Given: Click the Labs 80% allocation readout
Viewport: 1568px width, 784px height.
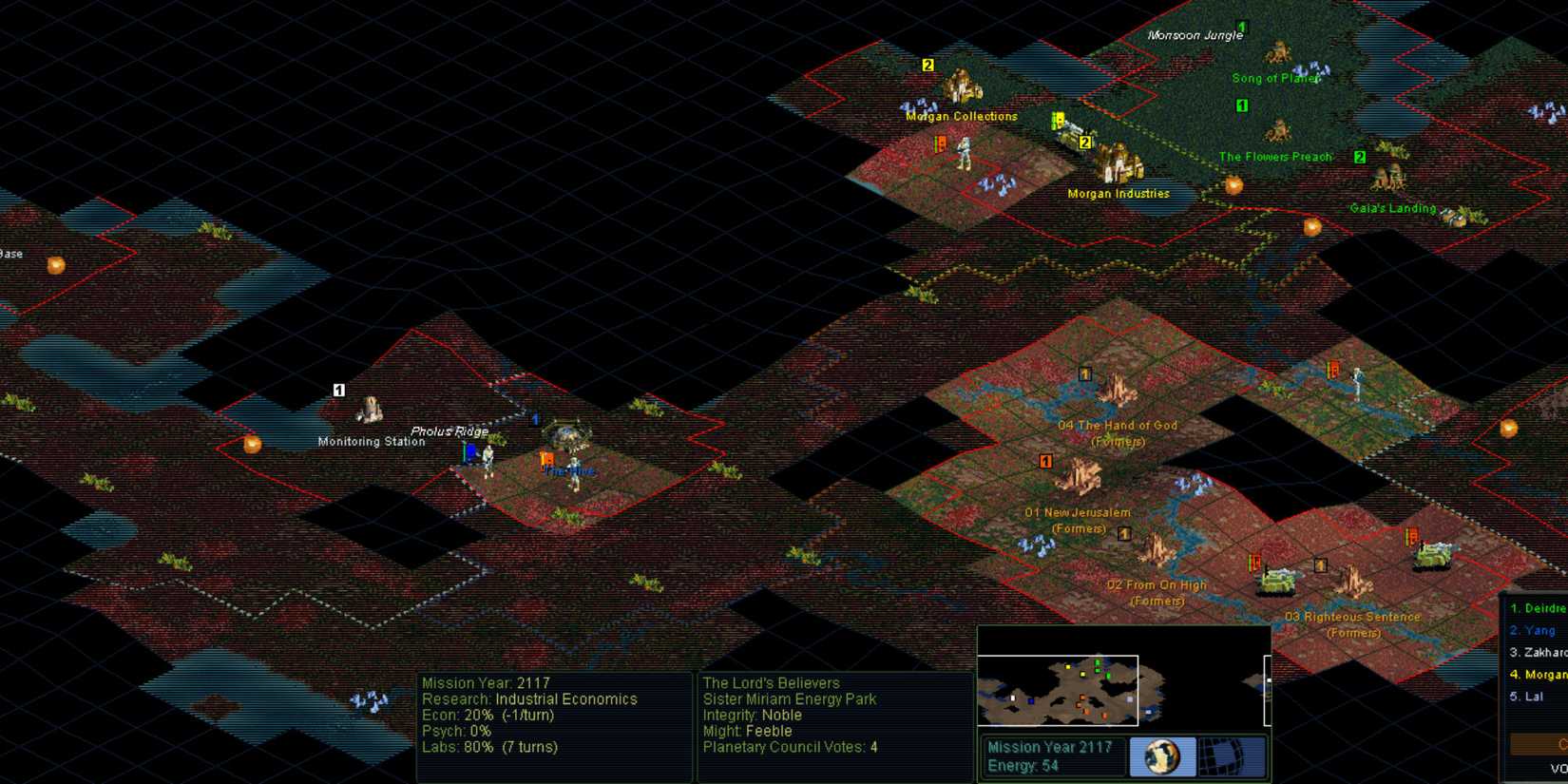Looking at the screenshot, I should point(490,747).
